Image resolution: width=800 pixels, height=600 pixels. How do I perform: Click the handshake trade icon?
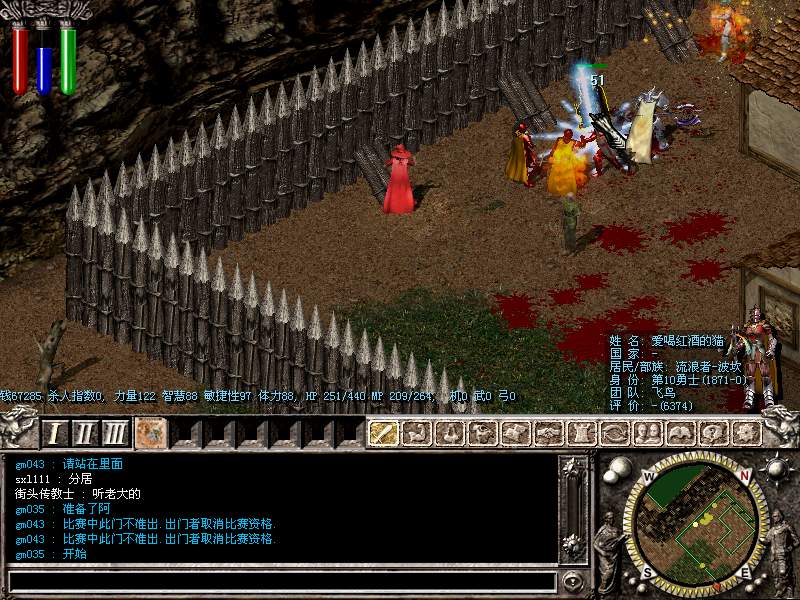tap(549, 433)
